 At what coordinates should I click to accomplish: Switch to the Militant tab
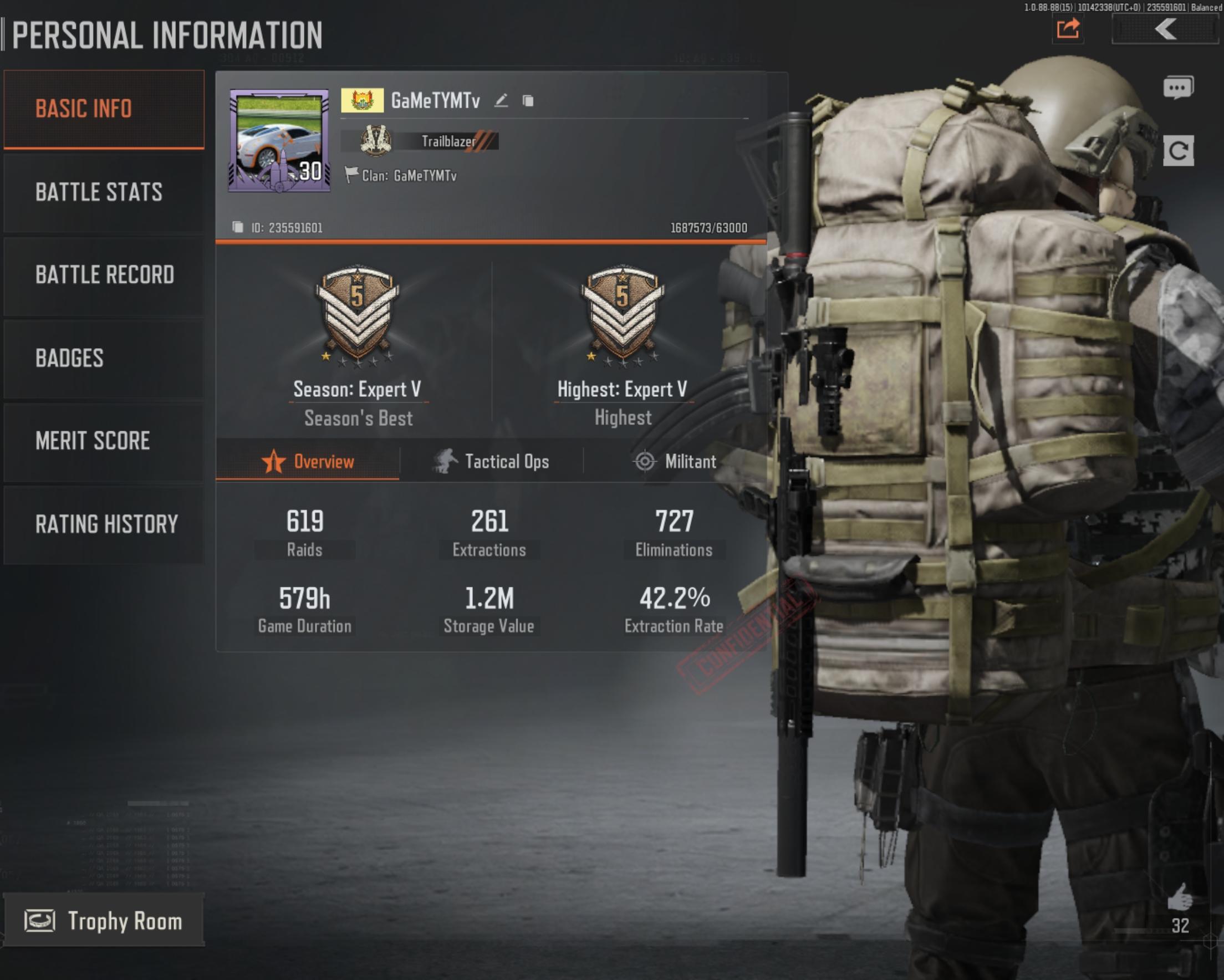coord(675,462)
